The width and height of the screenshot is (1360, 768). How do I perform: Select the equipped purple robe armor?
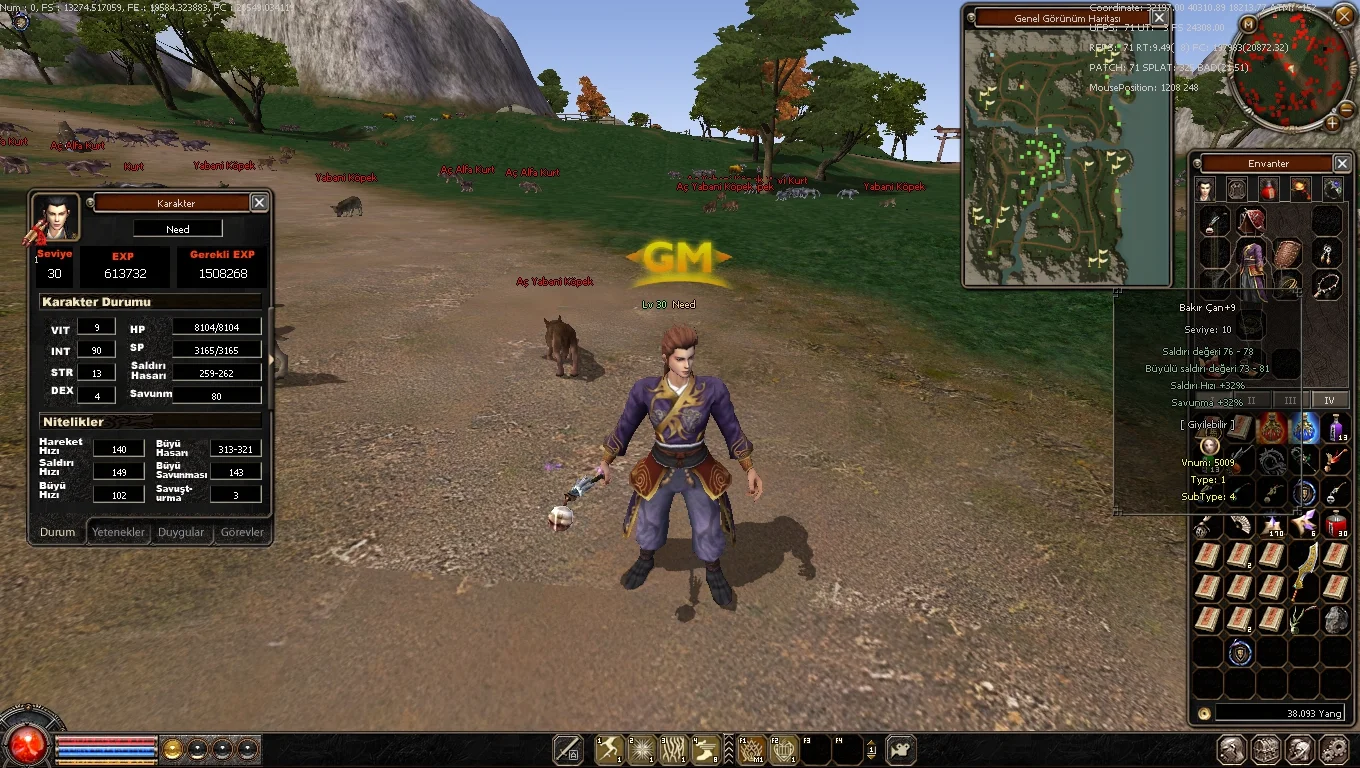pyautogui.click(x=1251, y=267)
